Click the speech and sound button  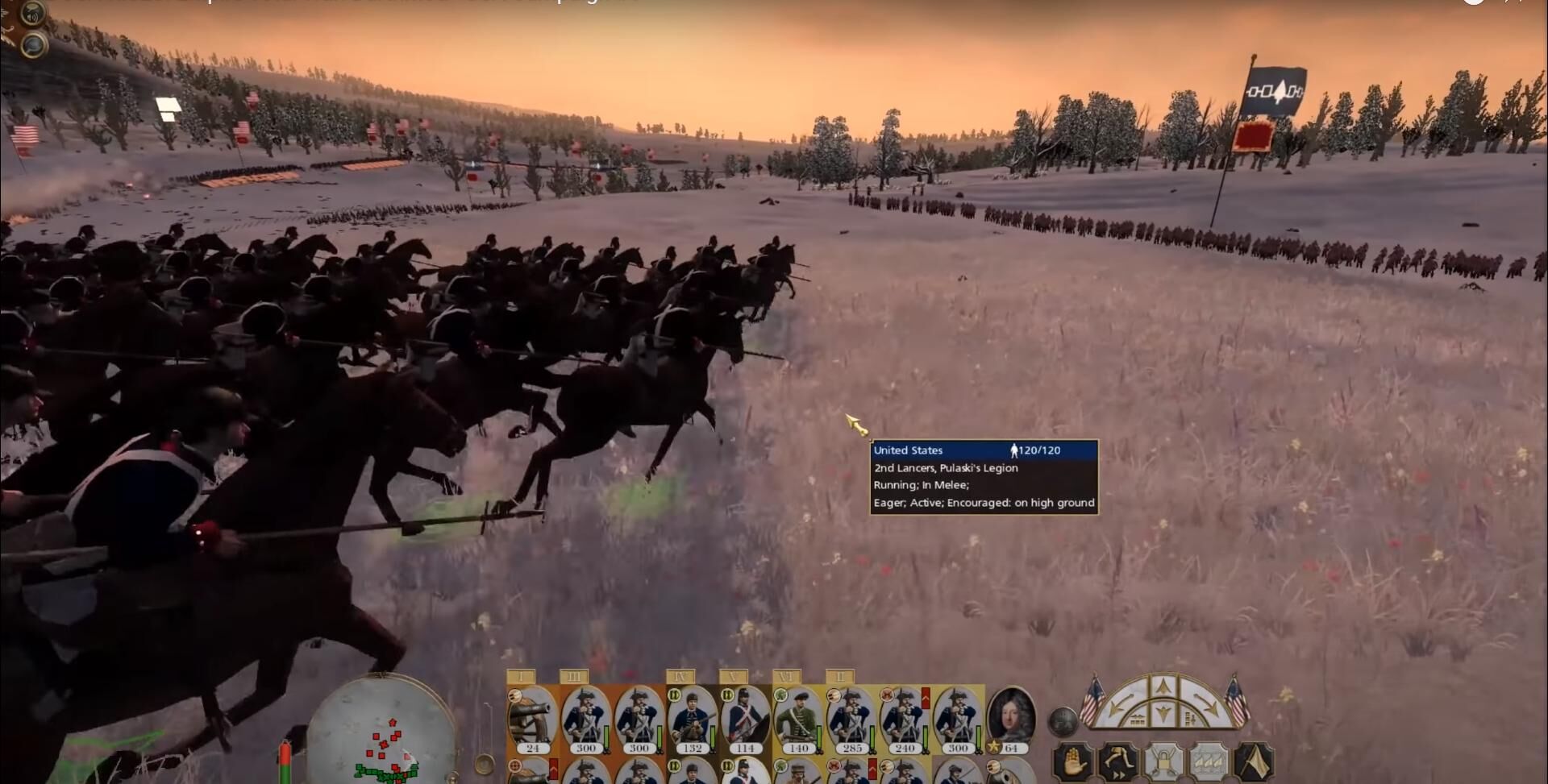(34, 13)
